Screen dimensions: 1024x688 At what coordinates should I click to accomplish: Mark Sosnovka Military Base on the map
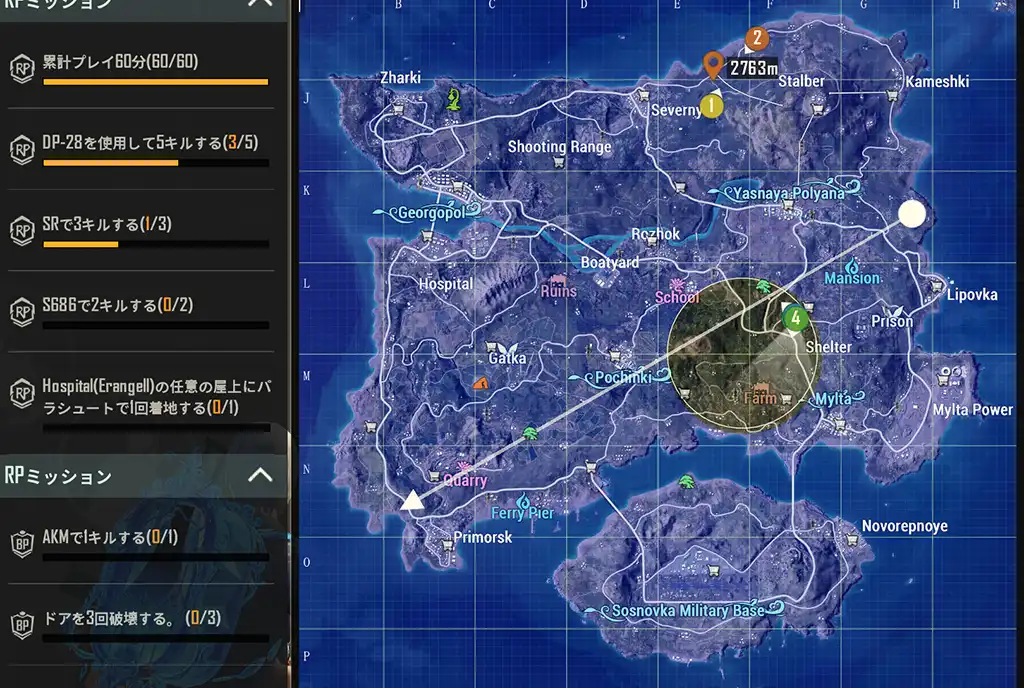click(x=687, y=610)
